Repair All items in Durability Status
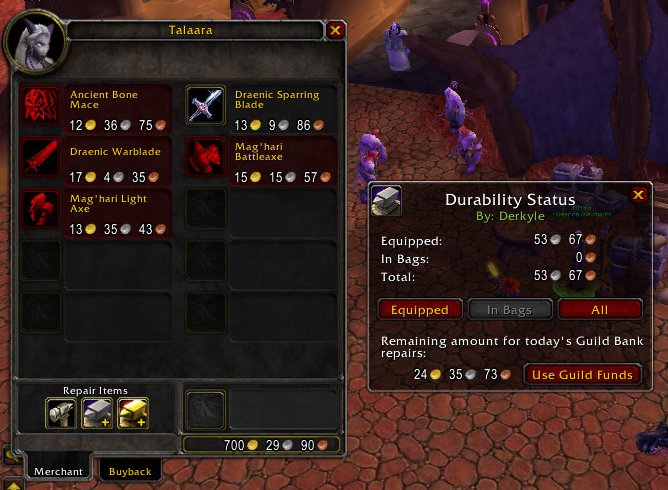The image size is (668, 490). tap(600, 310)
